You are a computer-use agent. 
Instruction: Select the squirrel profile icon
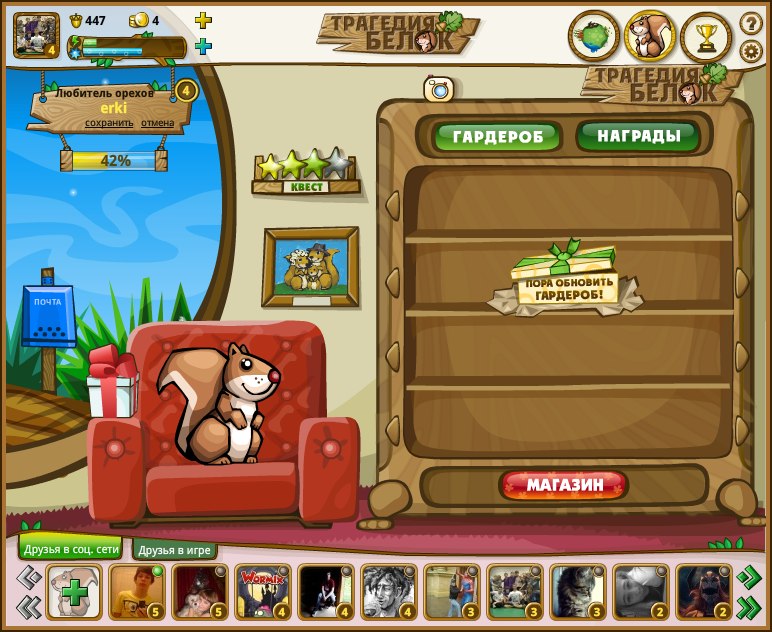click(650, 37)
